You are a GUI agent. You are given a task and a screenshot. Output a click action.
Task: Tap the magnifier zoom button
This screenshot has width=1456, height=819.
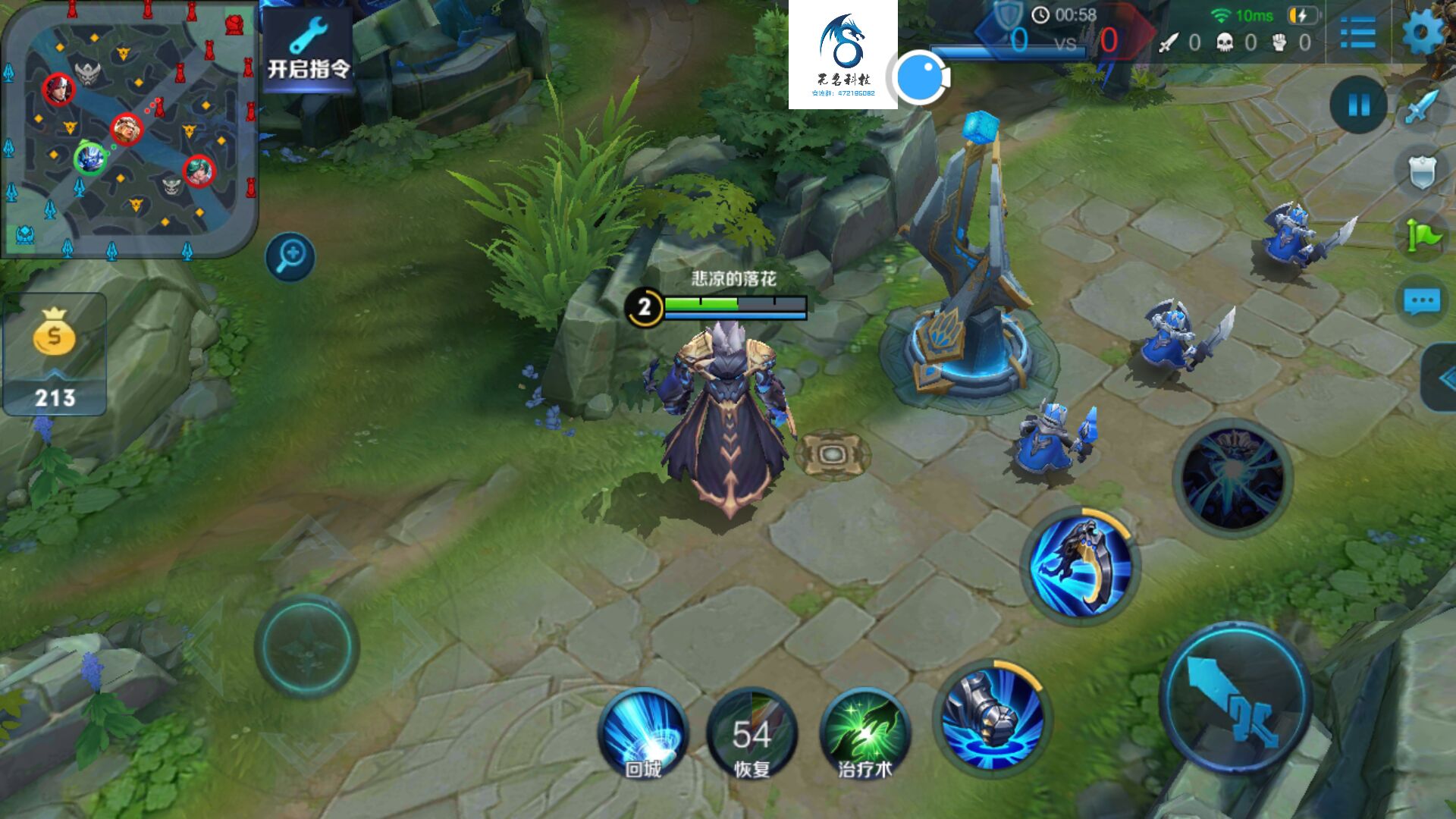point(290,257)
